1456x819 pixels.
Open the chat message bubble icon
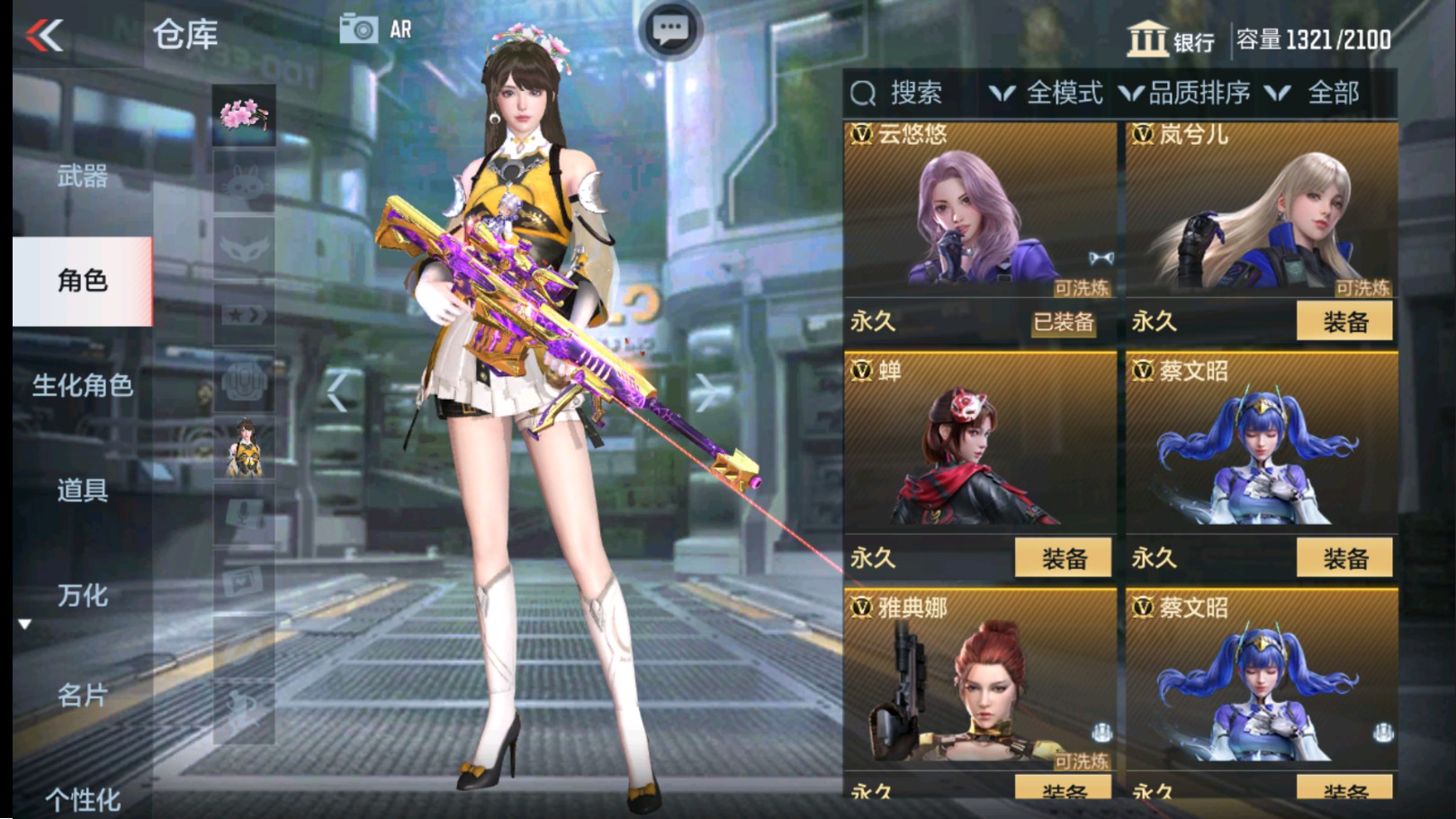(668, 28)
